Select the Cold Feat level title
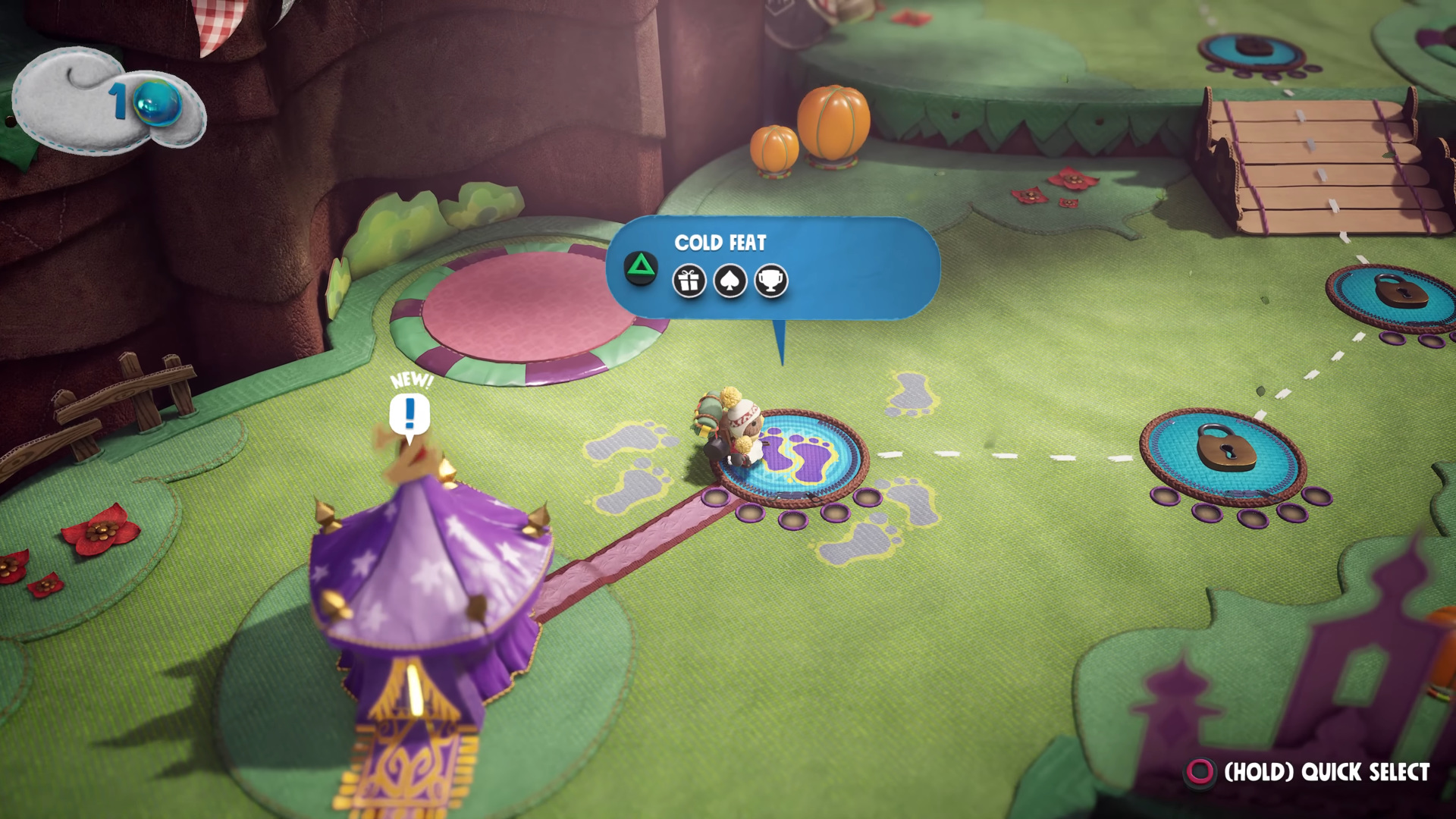 [720, 243]
